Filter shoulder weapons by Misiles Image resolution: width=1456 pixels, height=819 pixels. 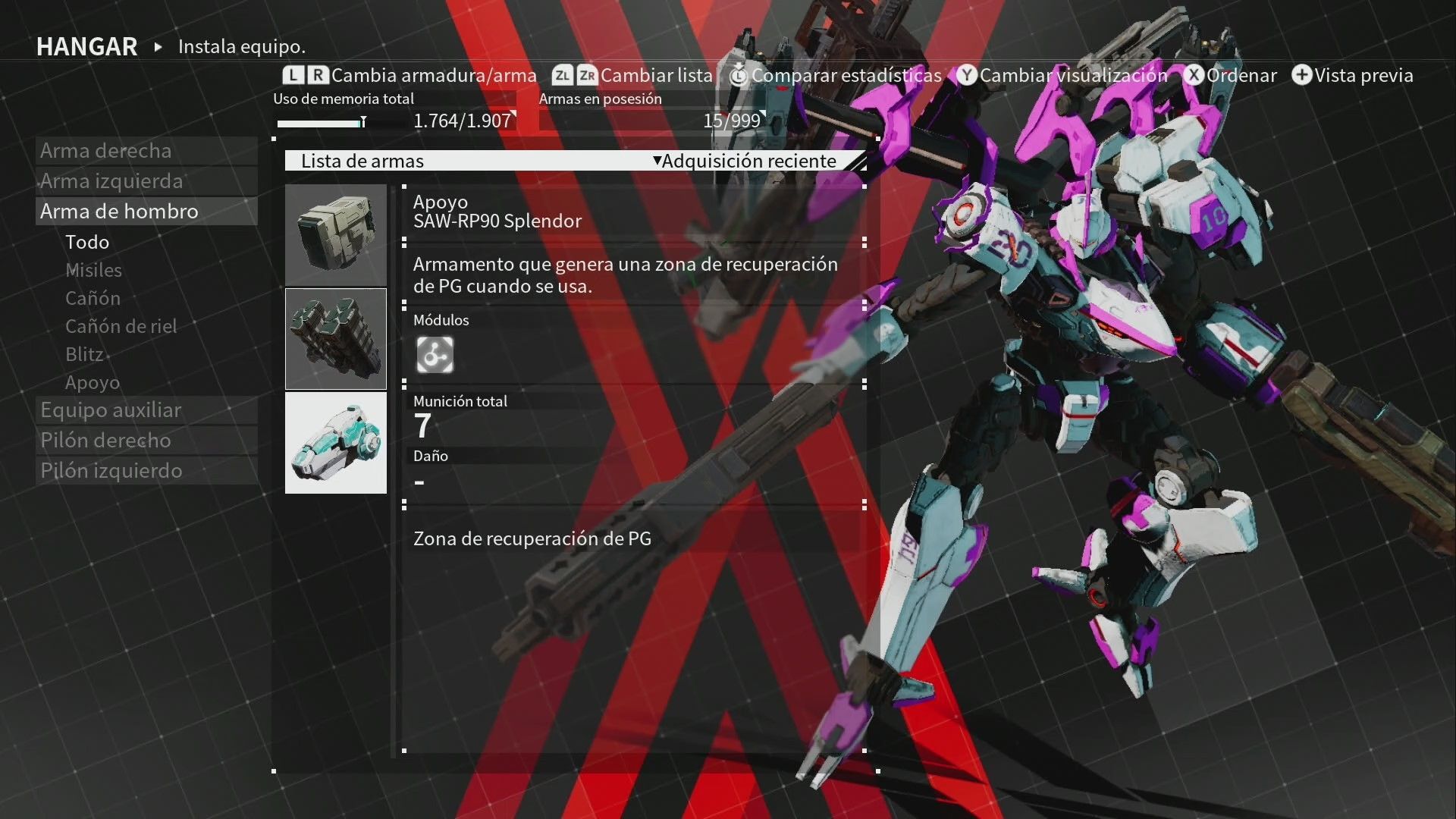(x=93, y=270)
